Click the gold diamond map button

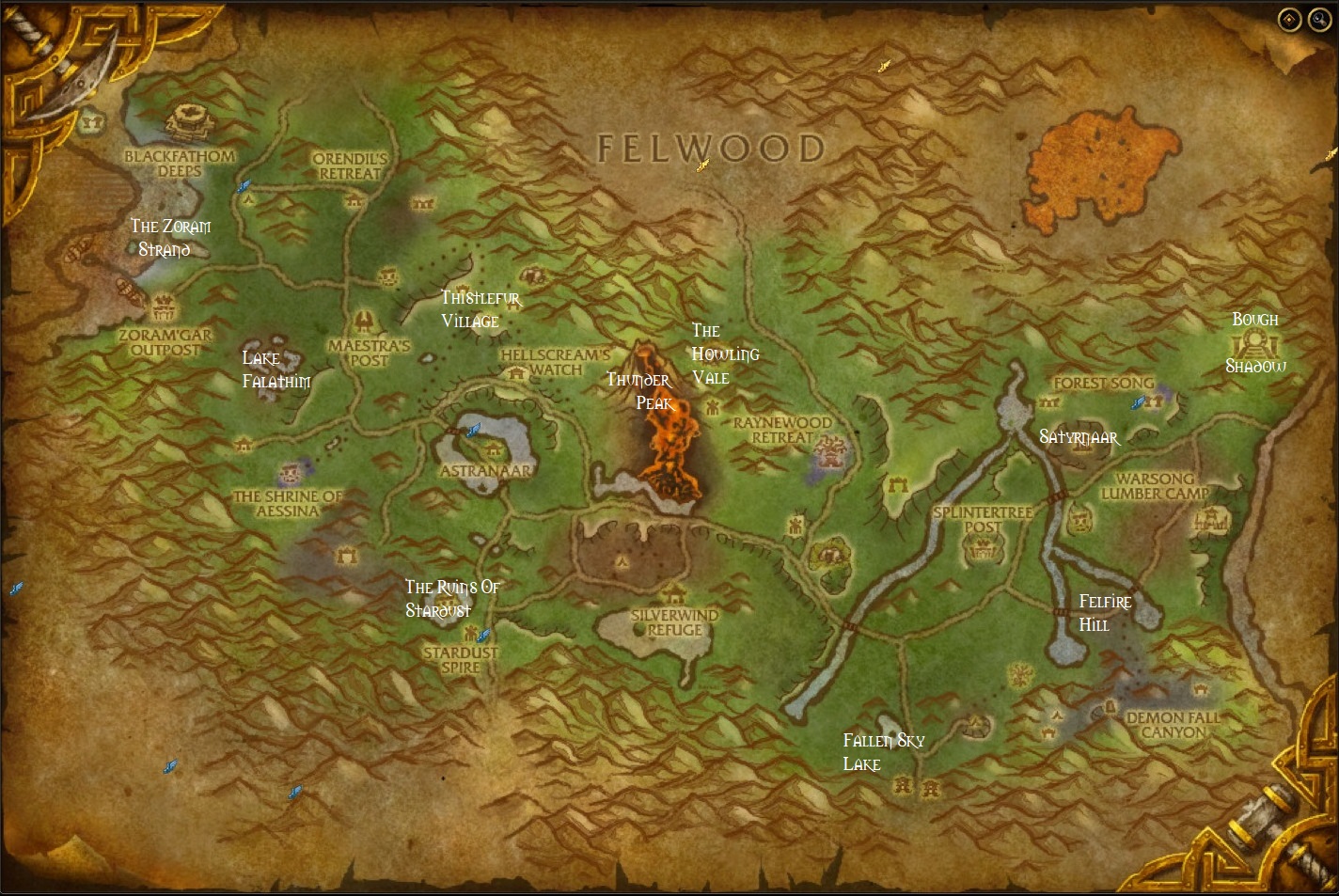click(x=1289, y=19)
